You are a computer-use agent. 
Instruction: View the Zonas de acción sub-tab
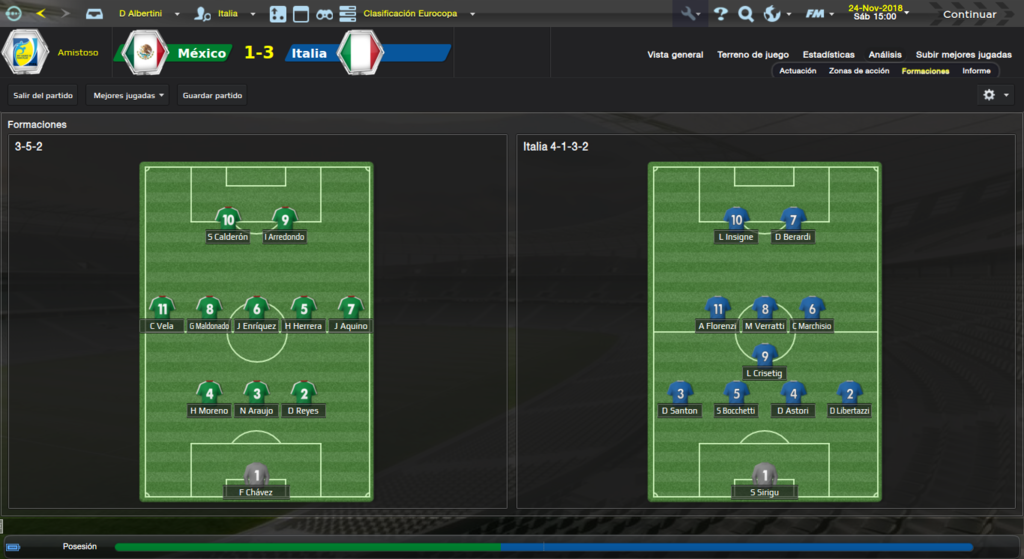click(x=859, y=71)
